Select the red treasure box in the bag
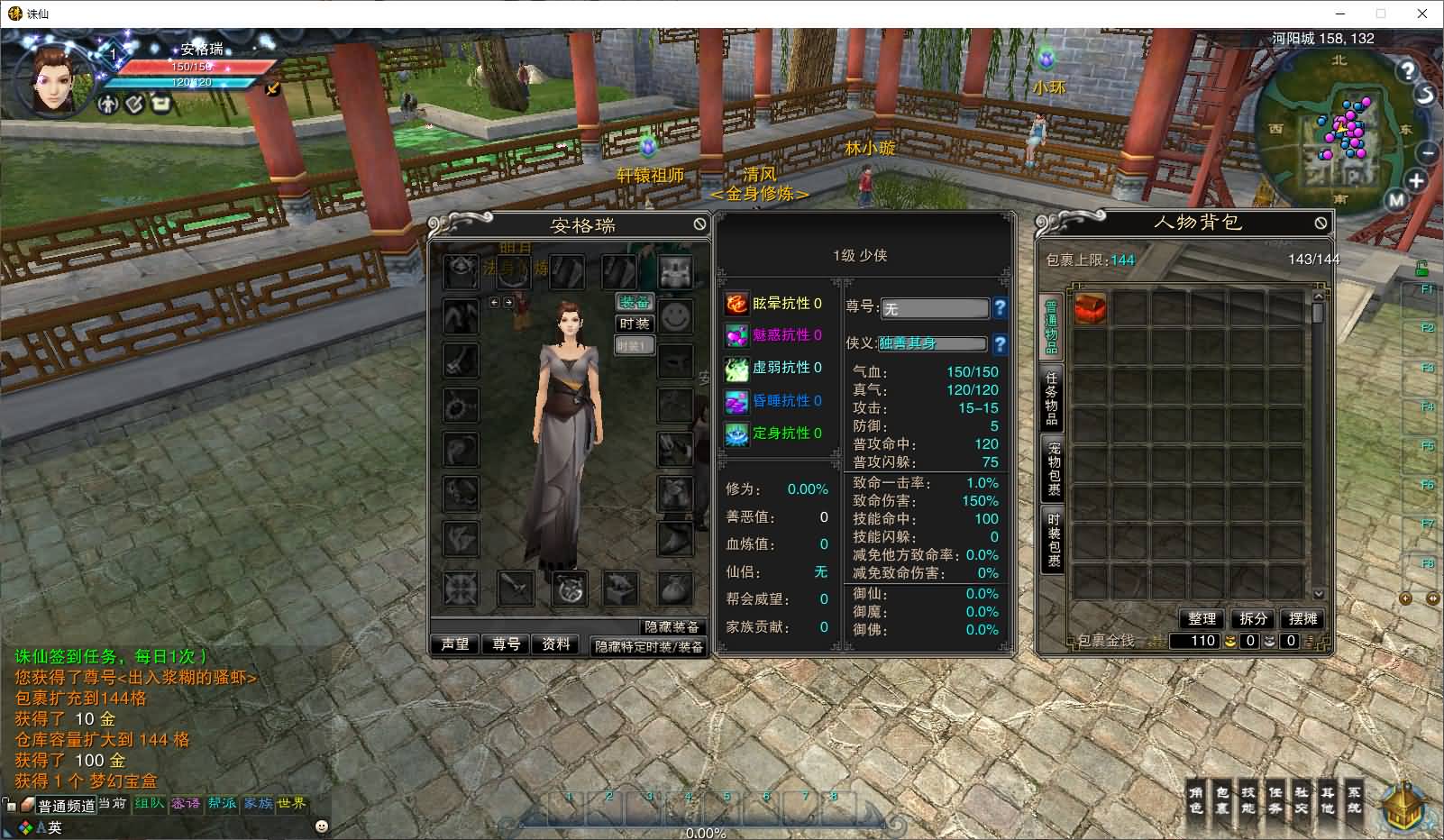Screen dimensions: 1444x840 [x=1090, y=308]
